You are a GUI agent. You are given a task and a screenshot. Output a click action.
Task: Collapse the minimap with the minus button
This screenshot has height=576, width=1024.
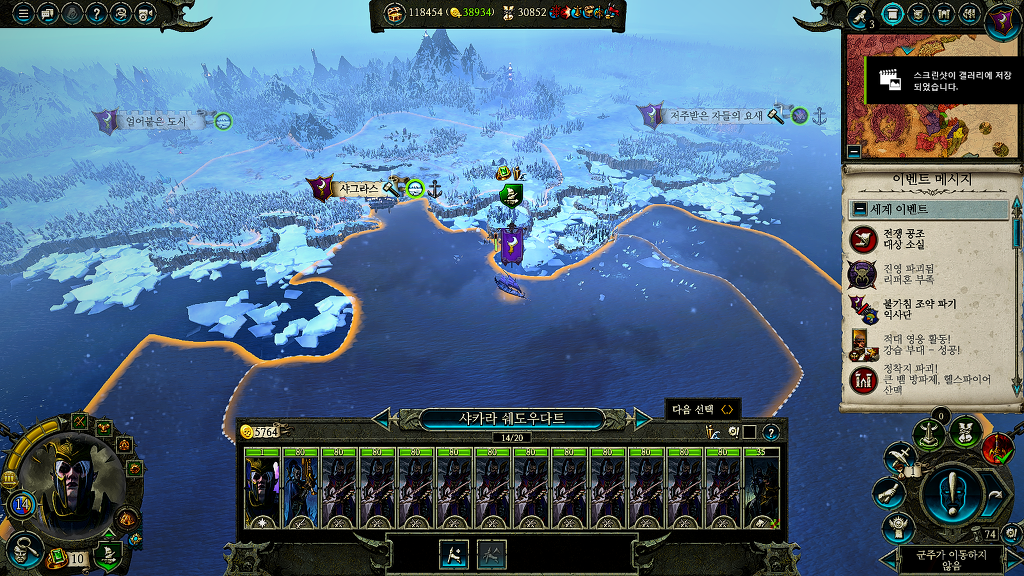click(x=853, y=152)
